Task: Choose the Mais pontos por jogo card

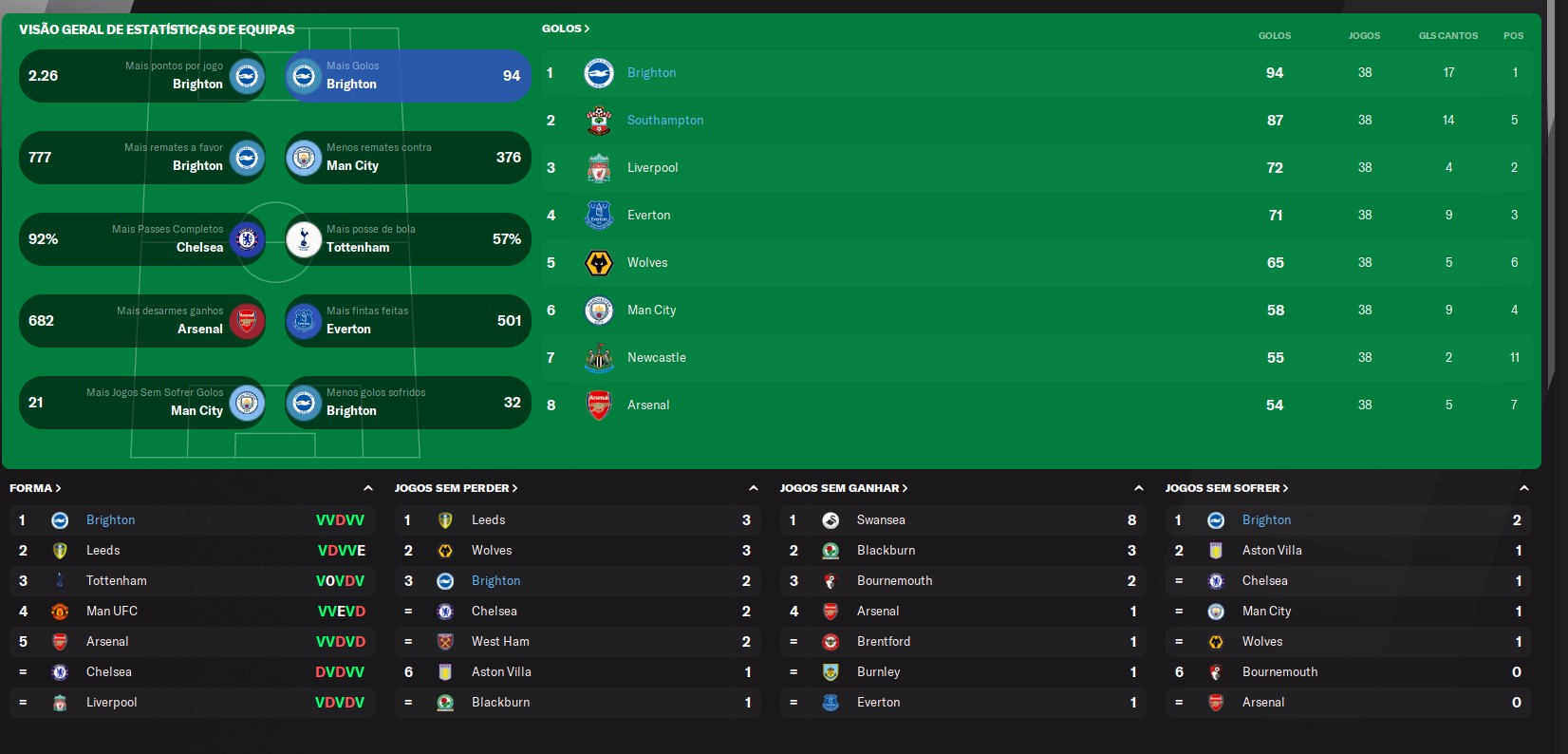Action: point(142,76)
